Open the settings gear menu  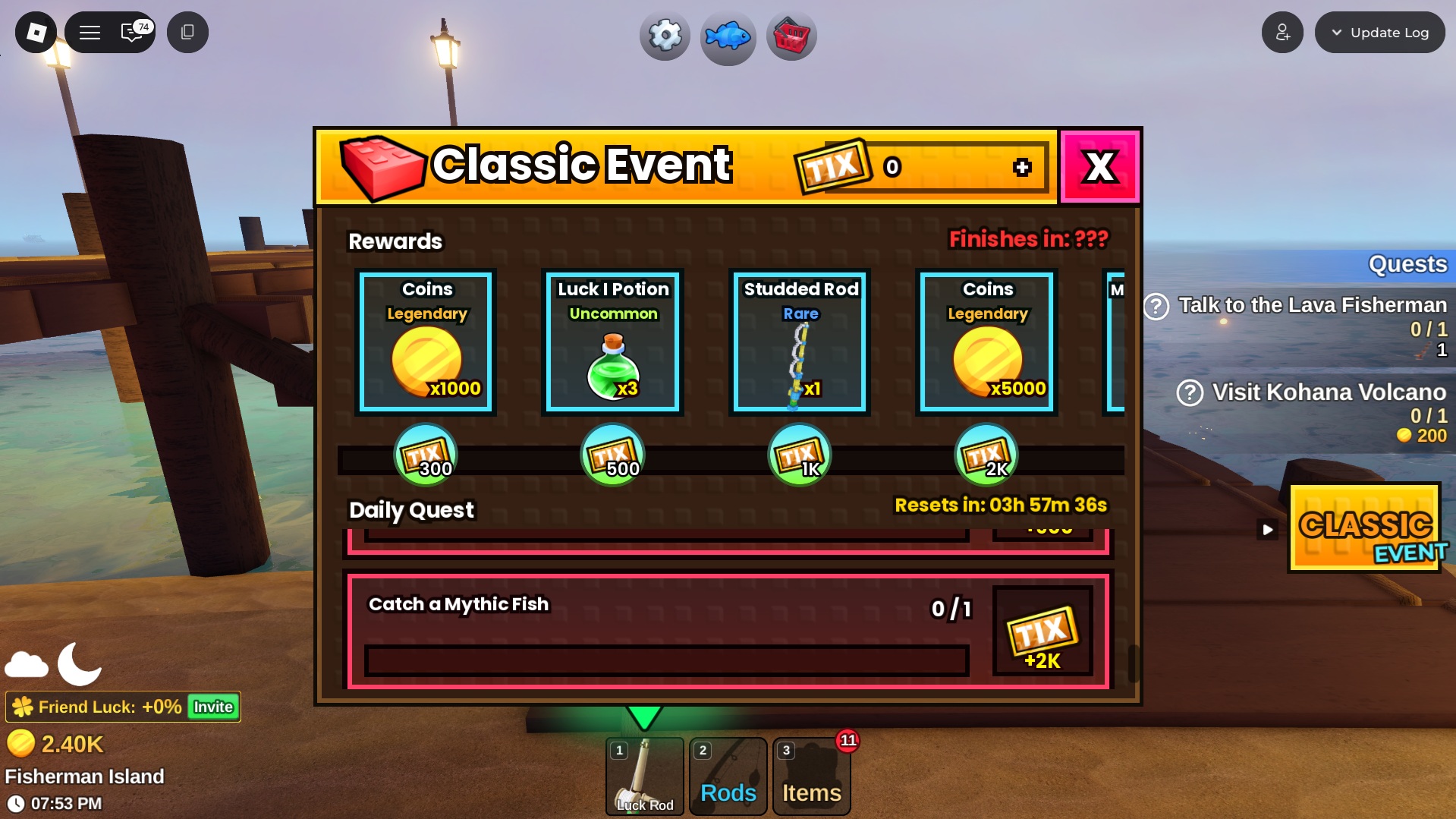tap(664, 35)
